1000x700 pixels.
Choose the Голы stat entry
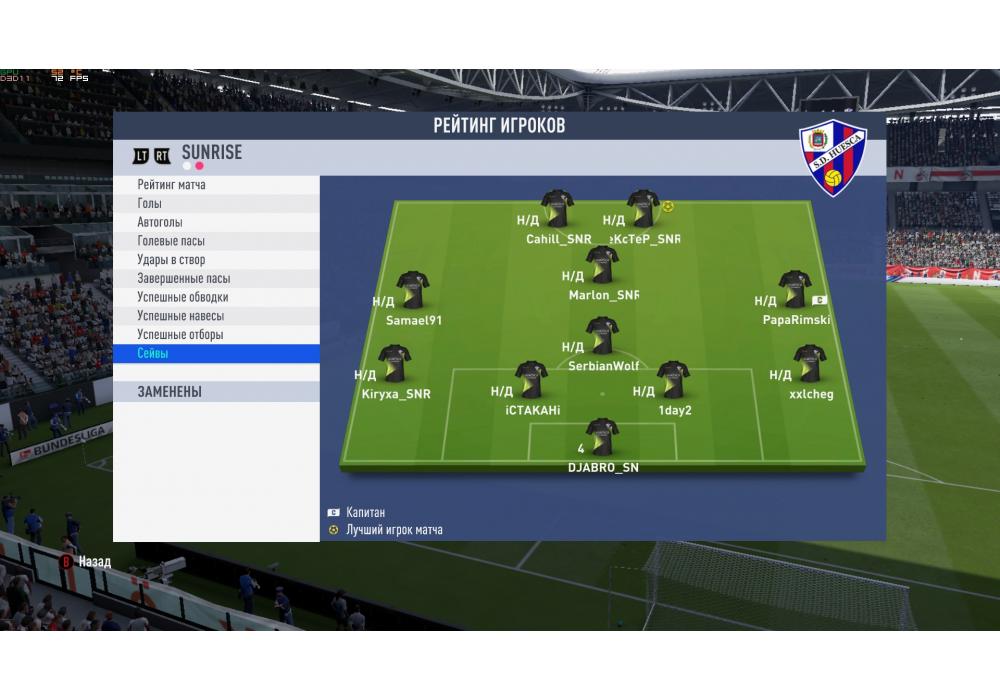[150, 204]
